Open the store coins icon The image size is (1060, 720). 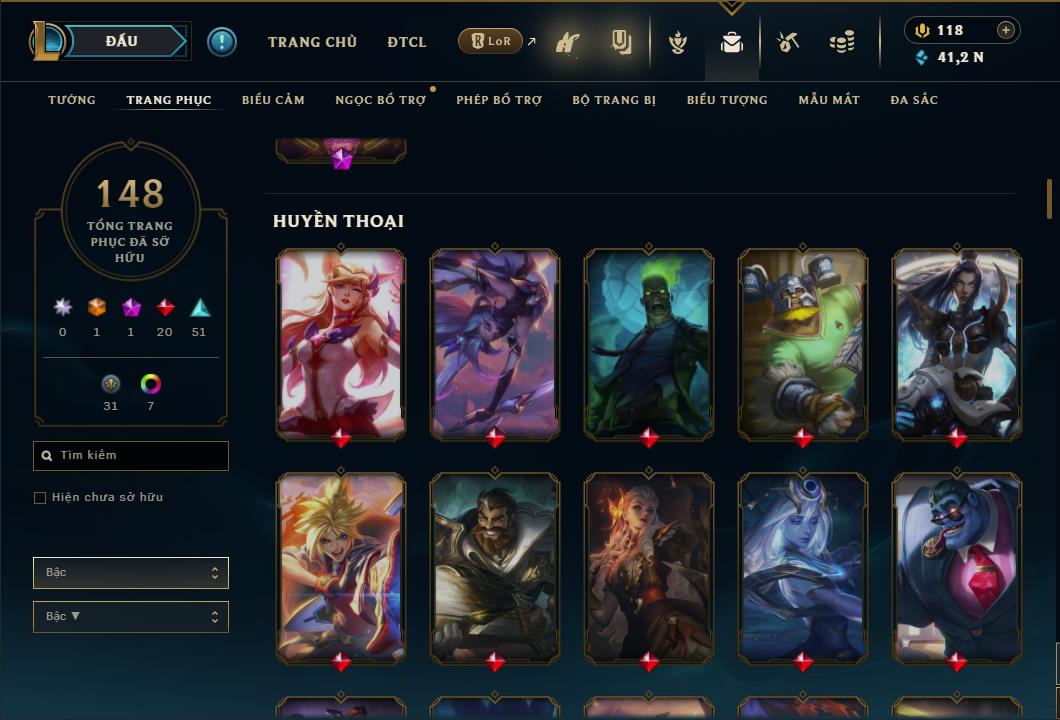pos(842,42)
